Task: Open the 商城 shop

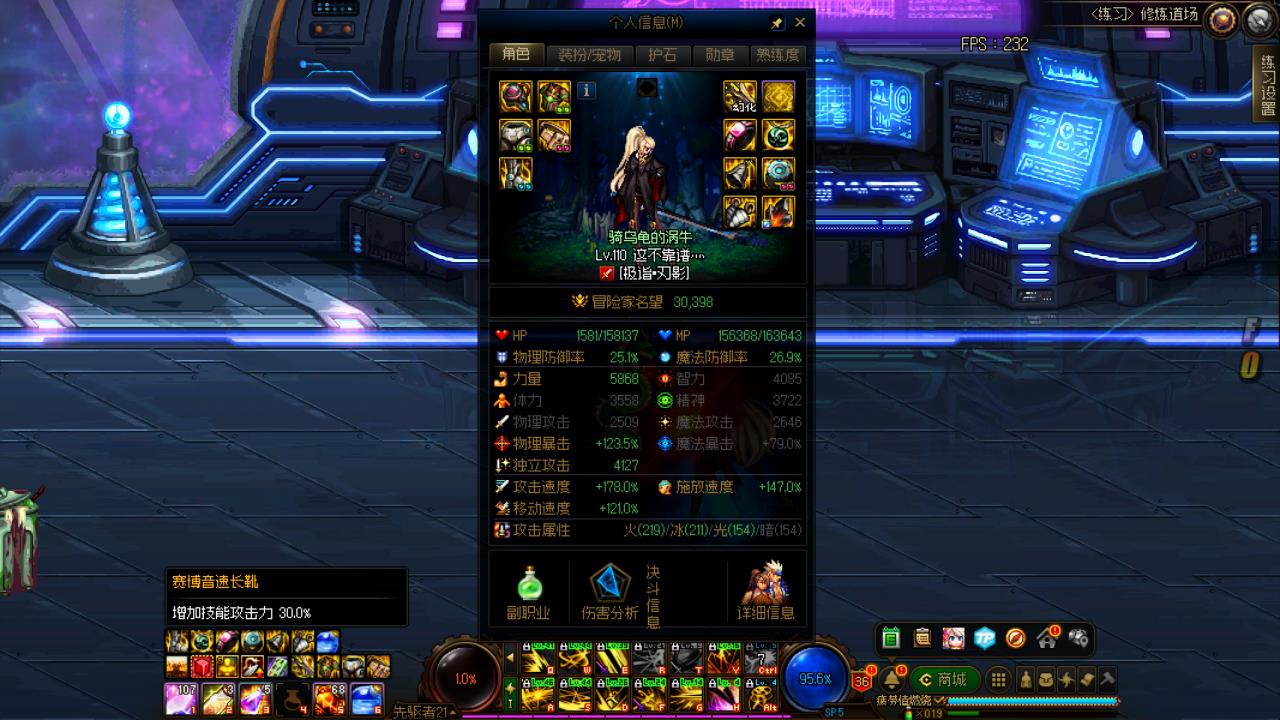Action: click(x=942, y=680)
